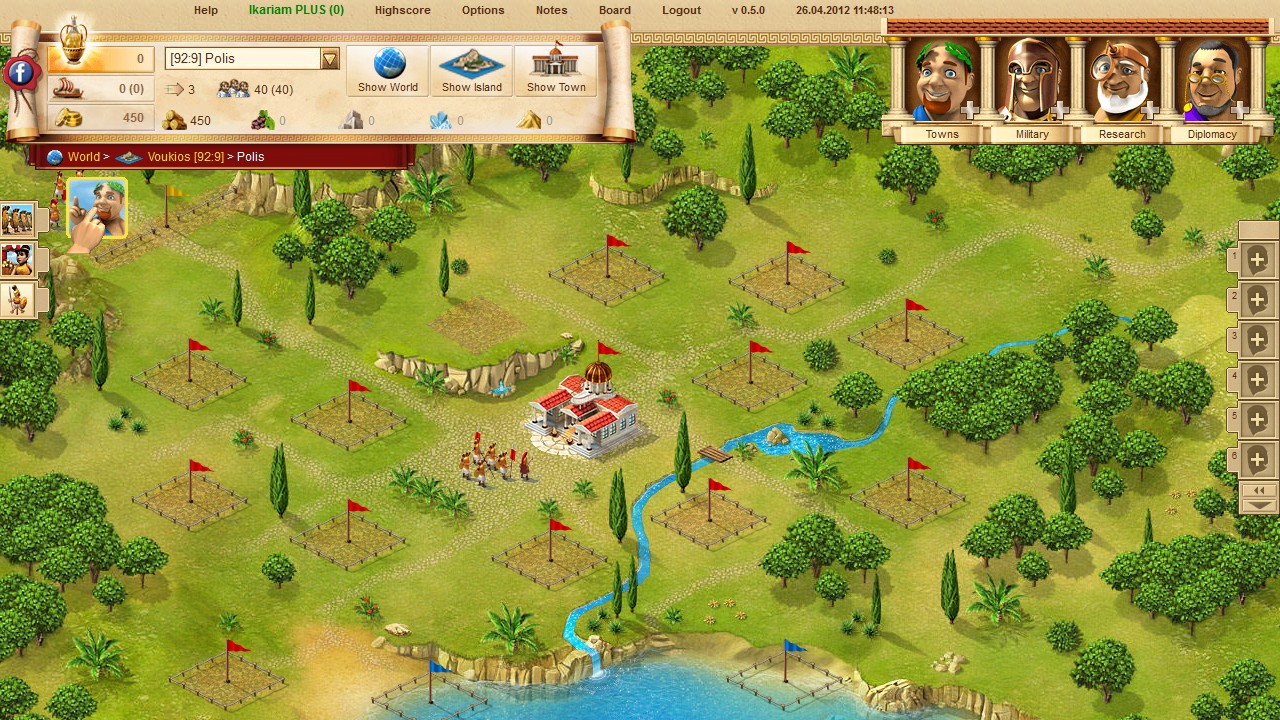View the Highscore page
Screen dimensions: 1280x720
pos(402,10)
